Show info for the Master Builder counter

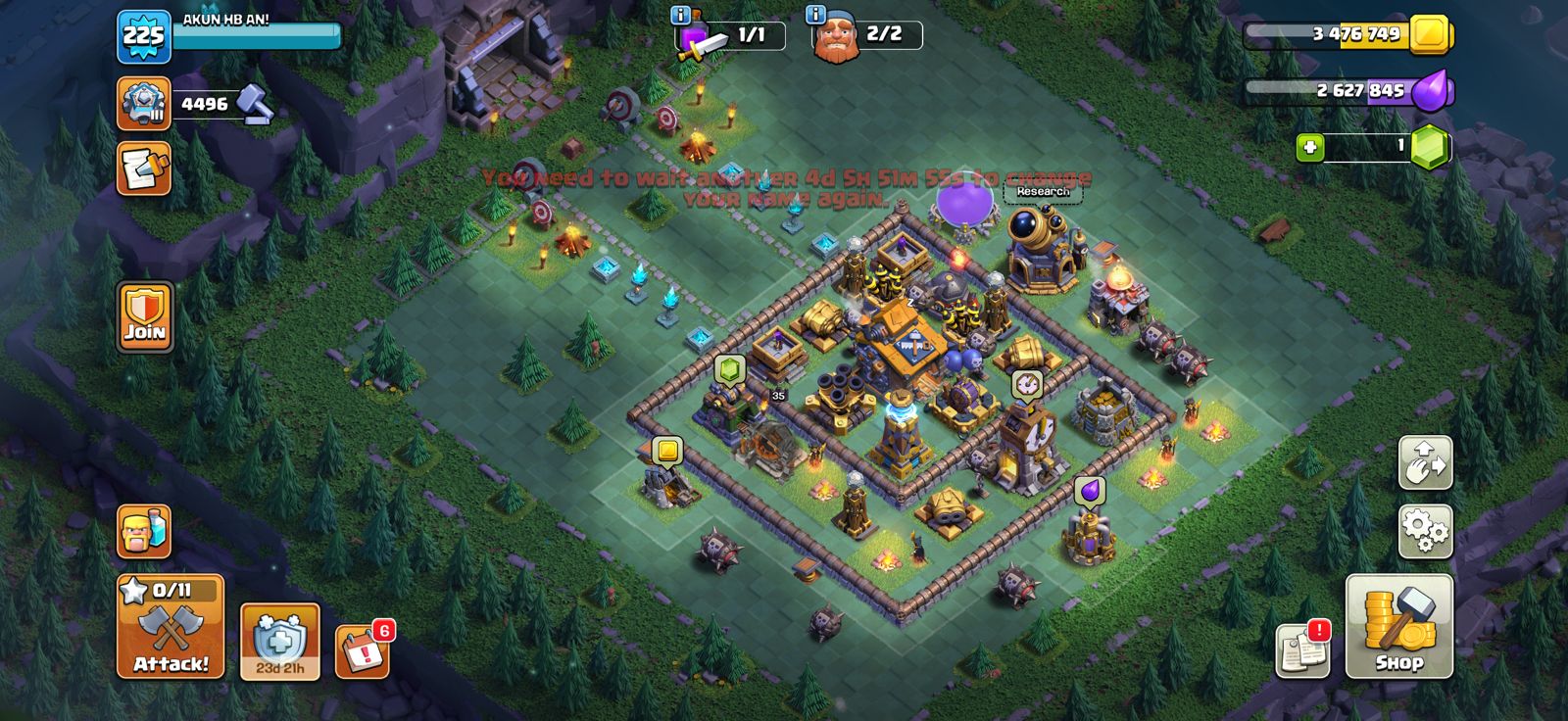(815, 15)
